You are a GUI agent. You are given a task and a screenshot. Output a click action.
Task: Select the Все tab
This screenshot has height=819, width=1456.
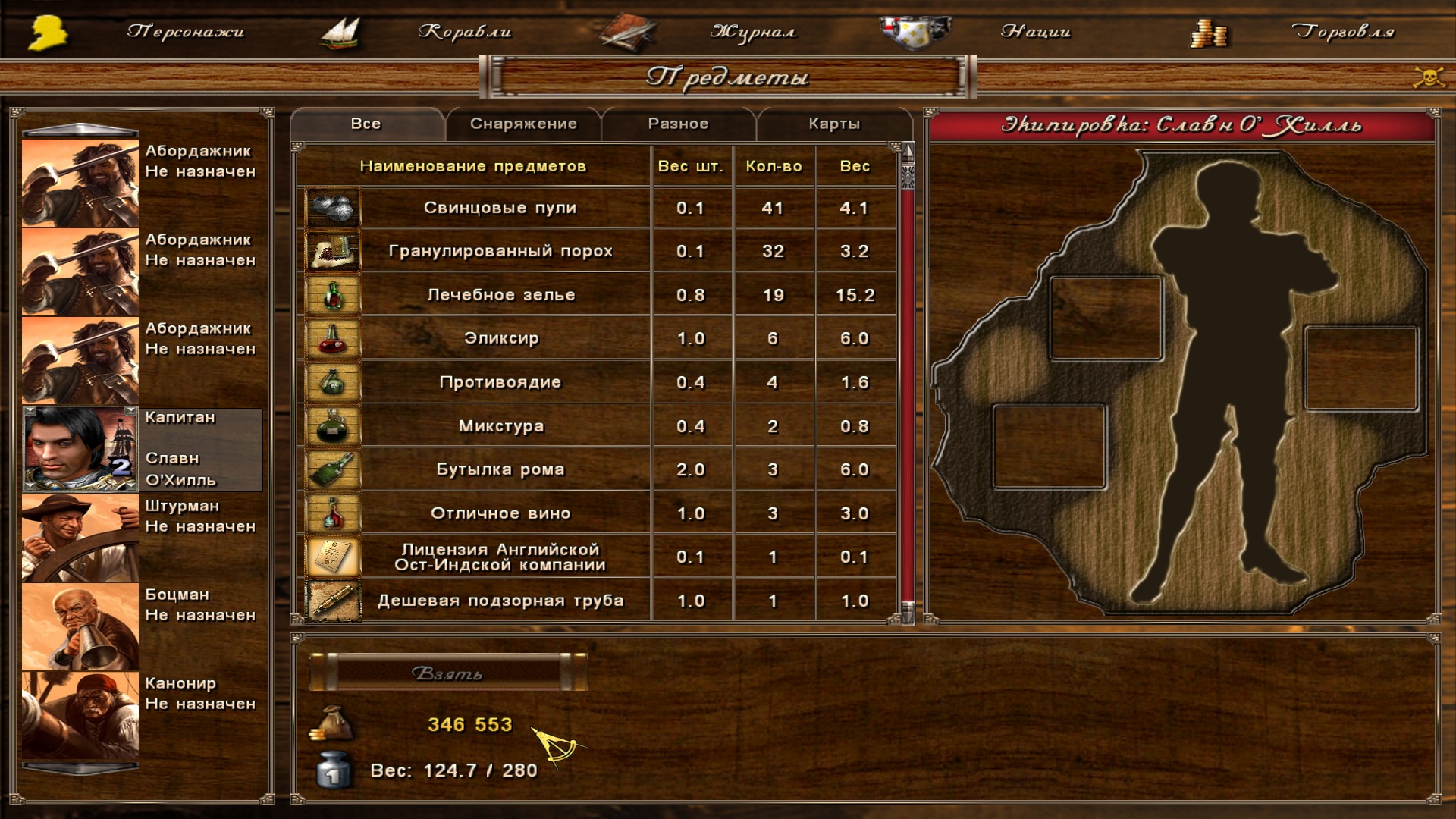[366, 124]
